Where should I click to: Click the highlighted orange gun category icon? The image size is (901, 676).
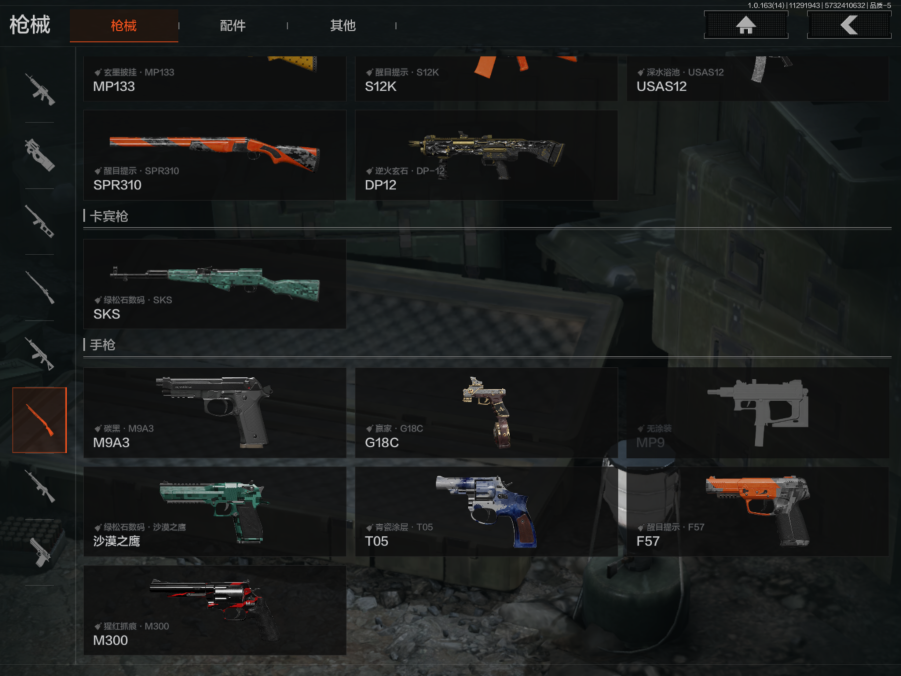40,420
